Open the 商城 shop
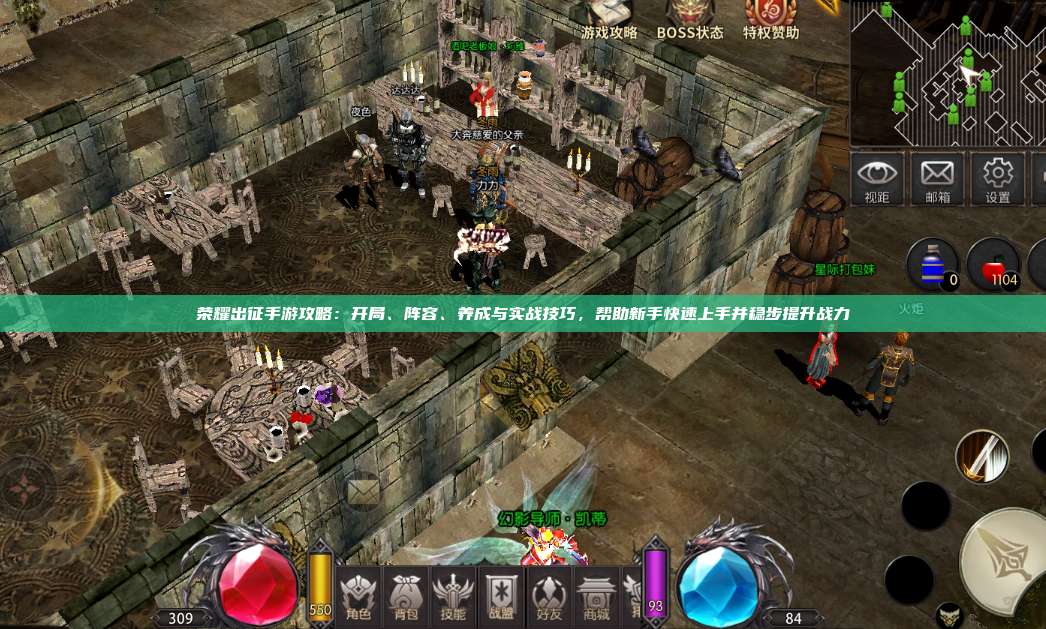The image size is (1046, 629). [x=596, y=595]
